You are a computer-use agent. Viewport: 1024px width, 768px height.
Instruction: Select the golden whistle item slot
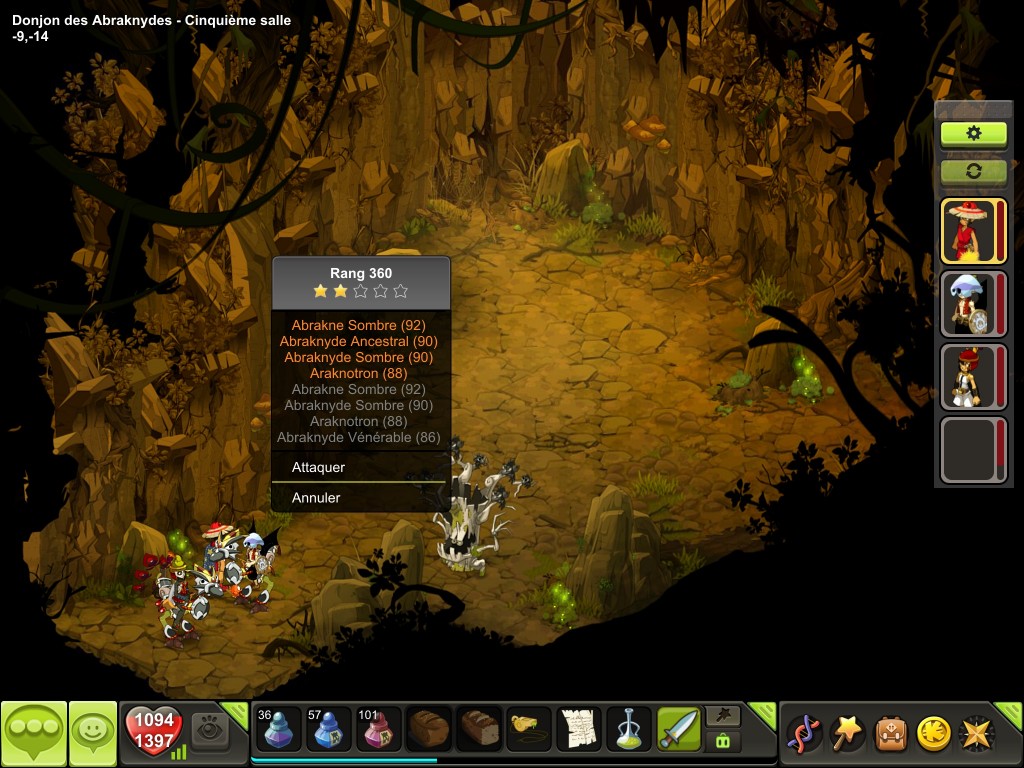[x=529, y=729]
